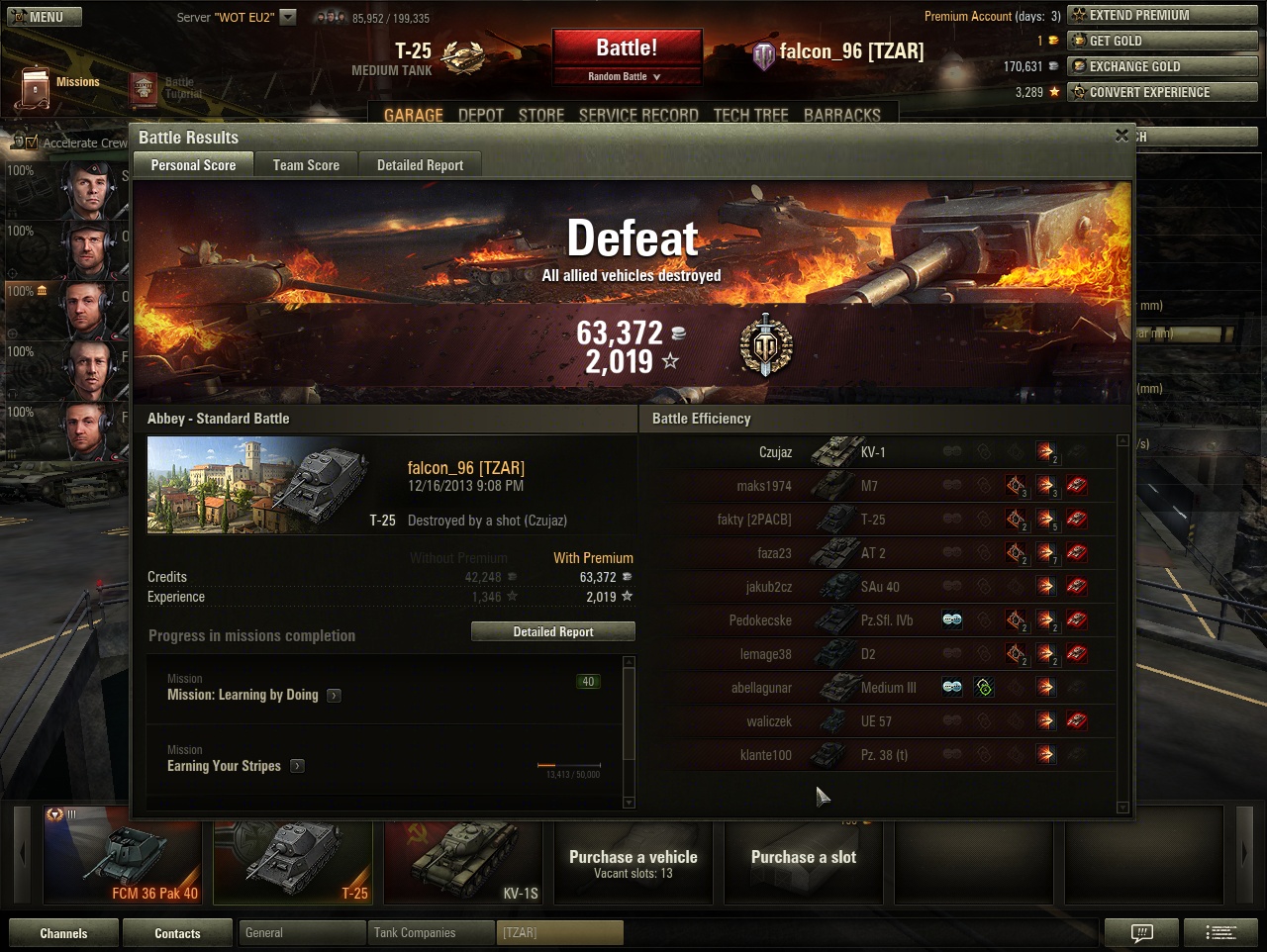Open the Random Battle mode dropdown
The height and width of the screenshot is (952, 1267).
pyautogui.click(x=626, y=76)
